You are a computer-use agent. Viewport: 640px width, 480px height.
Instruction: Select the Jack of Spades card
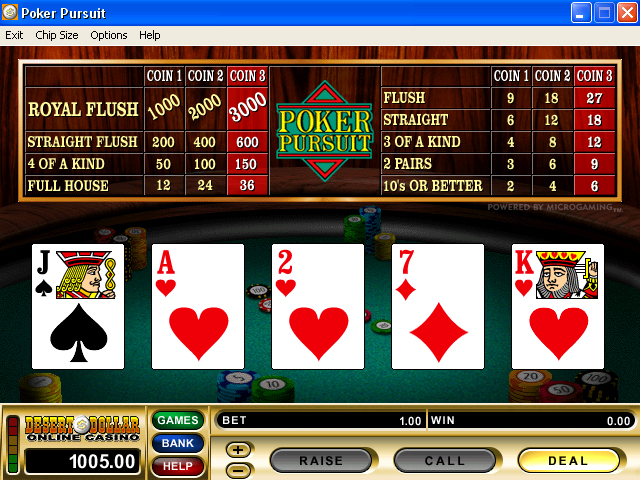(x=78, y=306)
